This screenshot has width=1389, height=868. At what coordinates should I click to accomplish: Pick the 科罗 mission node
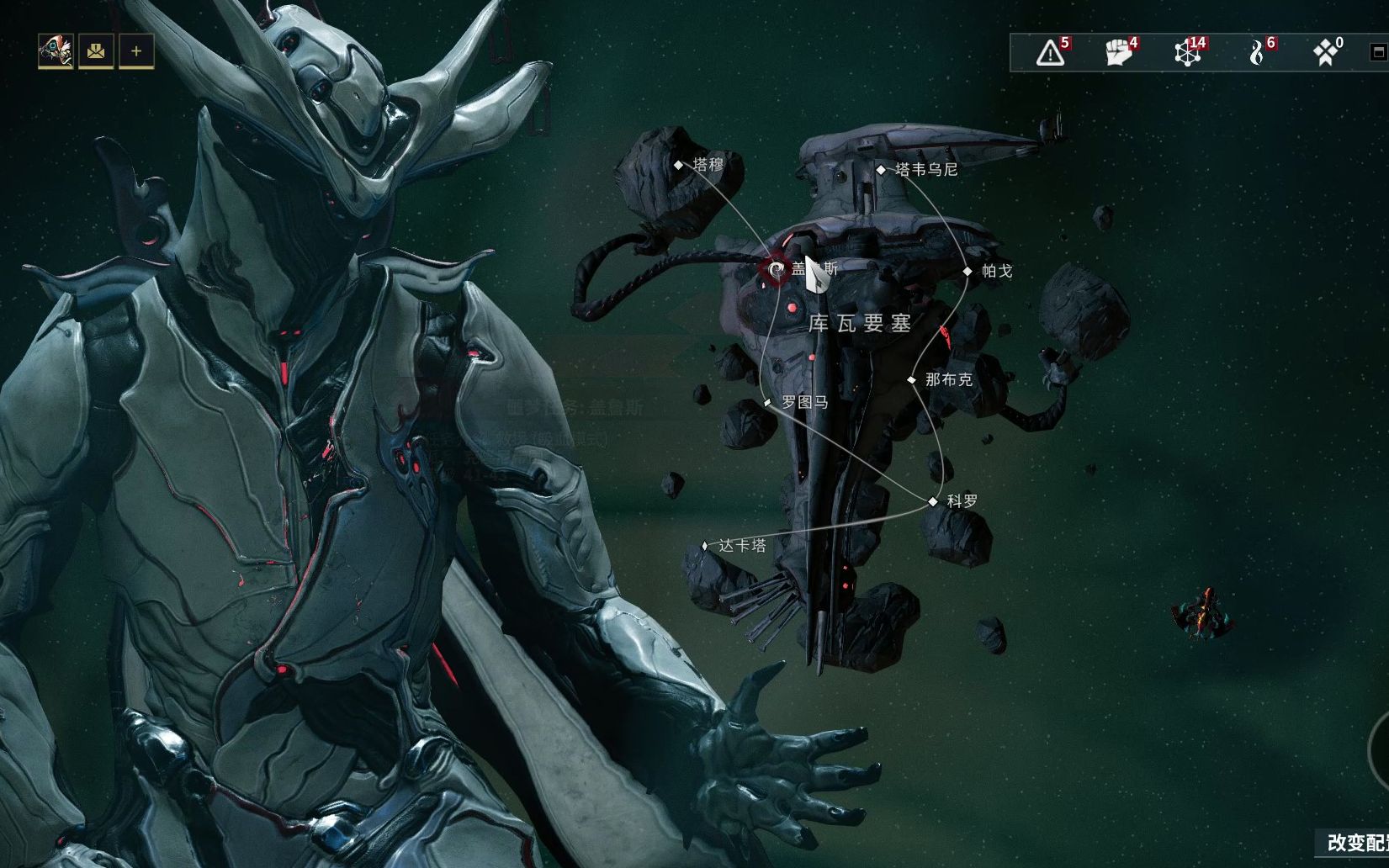(x=932, y=501)
